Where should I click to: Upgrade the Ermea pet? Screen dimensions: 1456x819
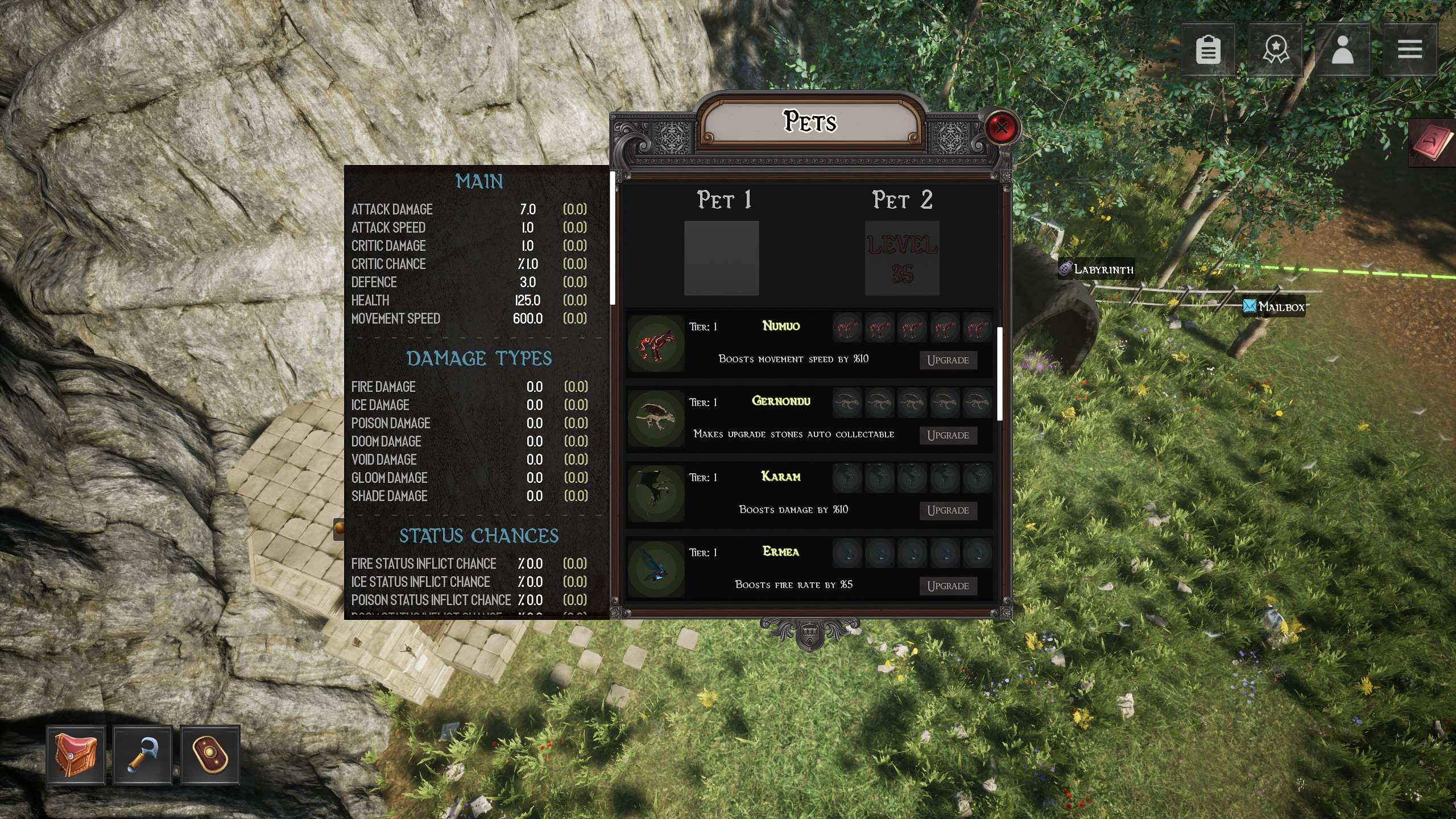click(x=949, y=585)
